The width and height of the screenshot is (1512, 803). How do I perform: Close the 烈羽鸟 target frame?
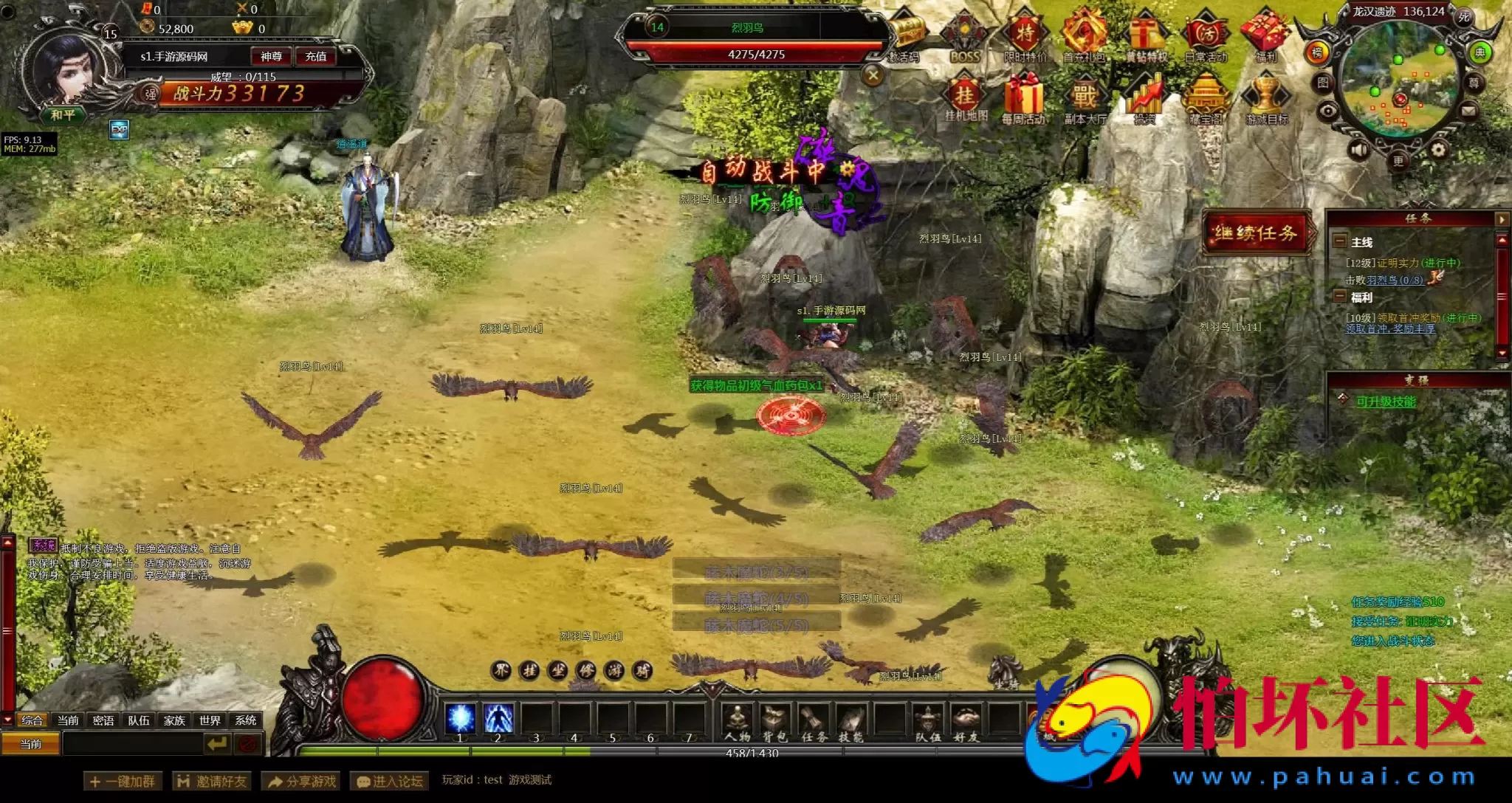(x=873, y=75)
